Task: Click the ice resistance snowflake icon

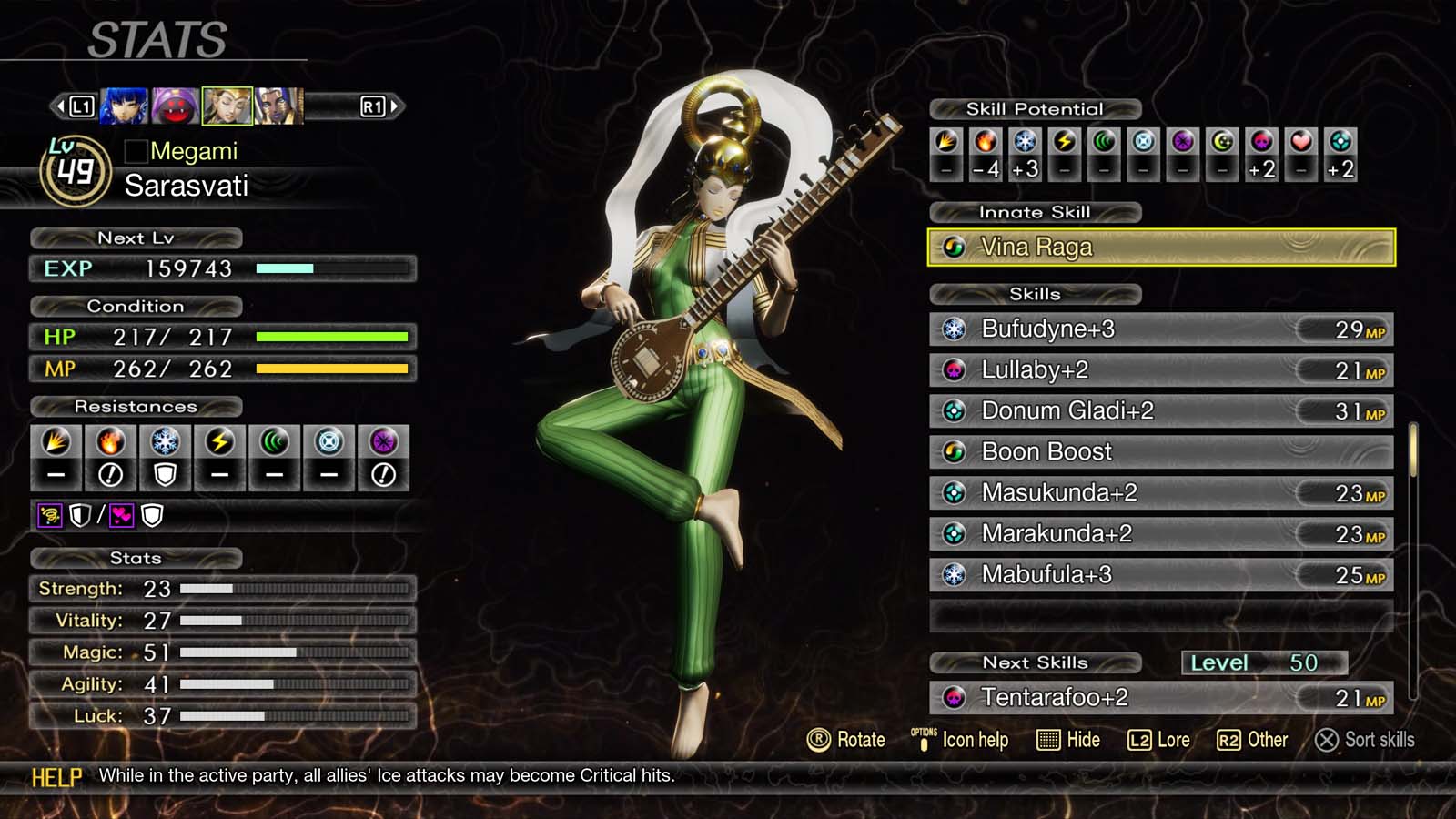Action: [165, 442]
